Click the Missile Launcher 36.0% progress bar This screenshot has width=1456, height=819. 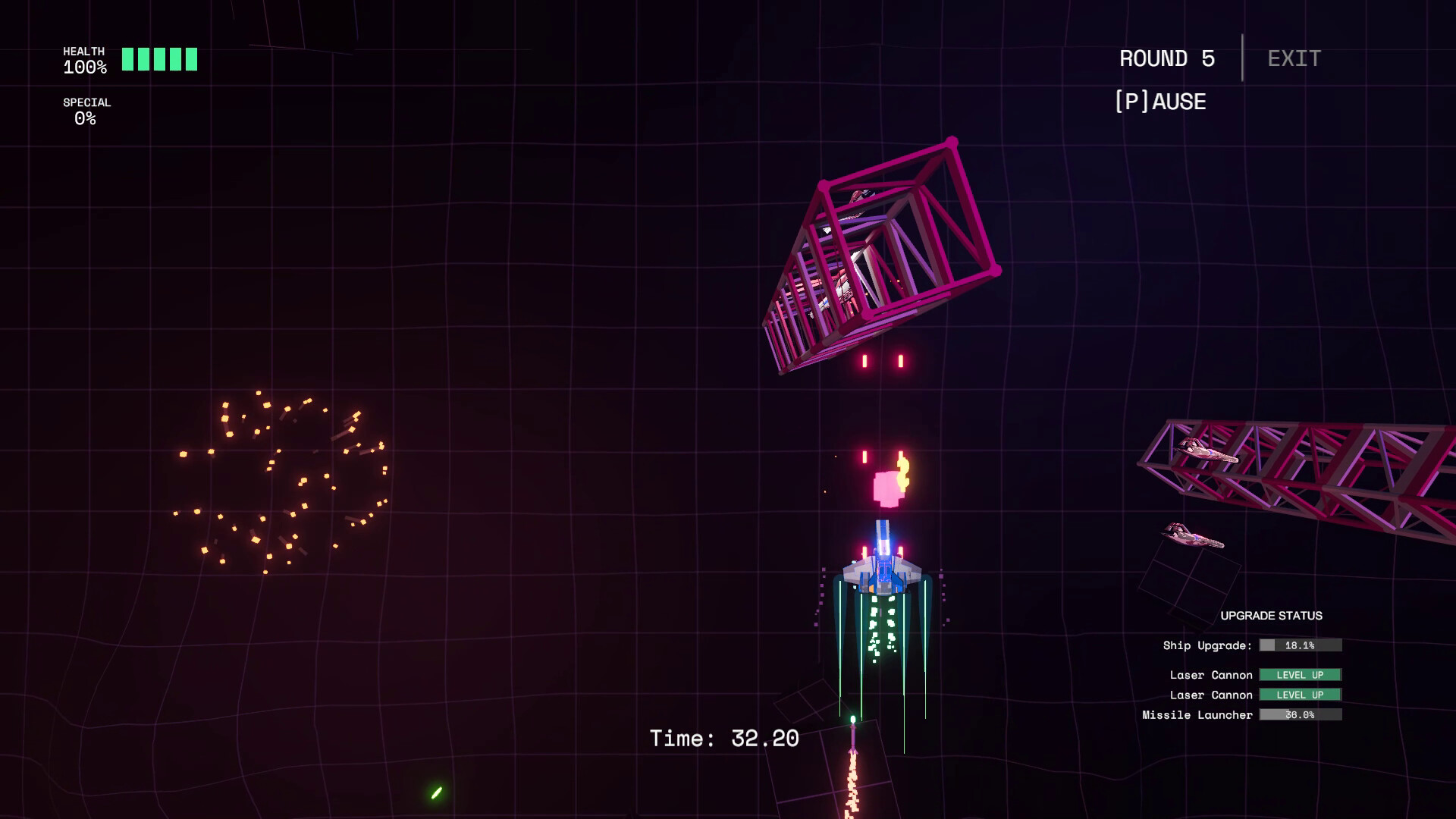click(x=1299, y=714)
